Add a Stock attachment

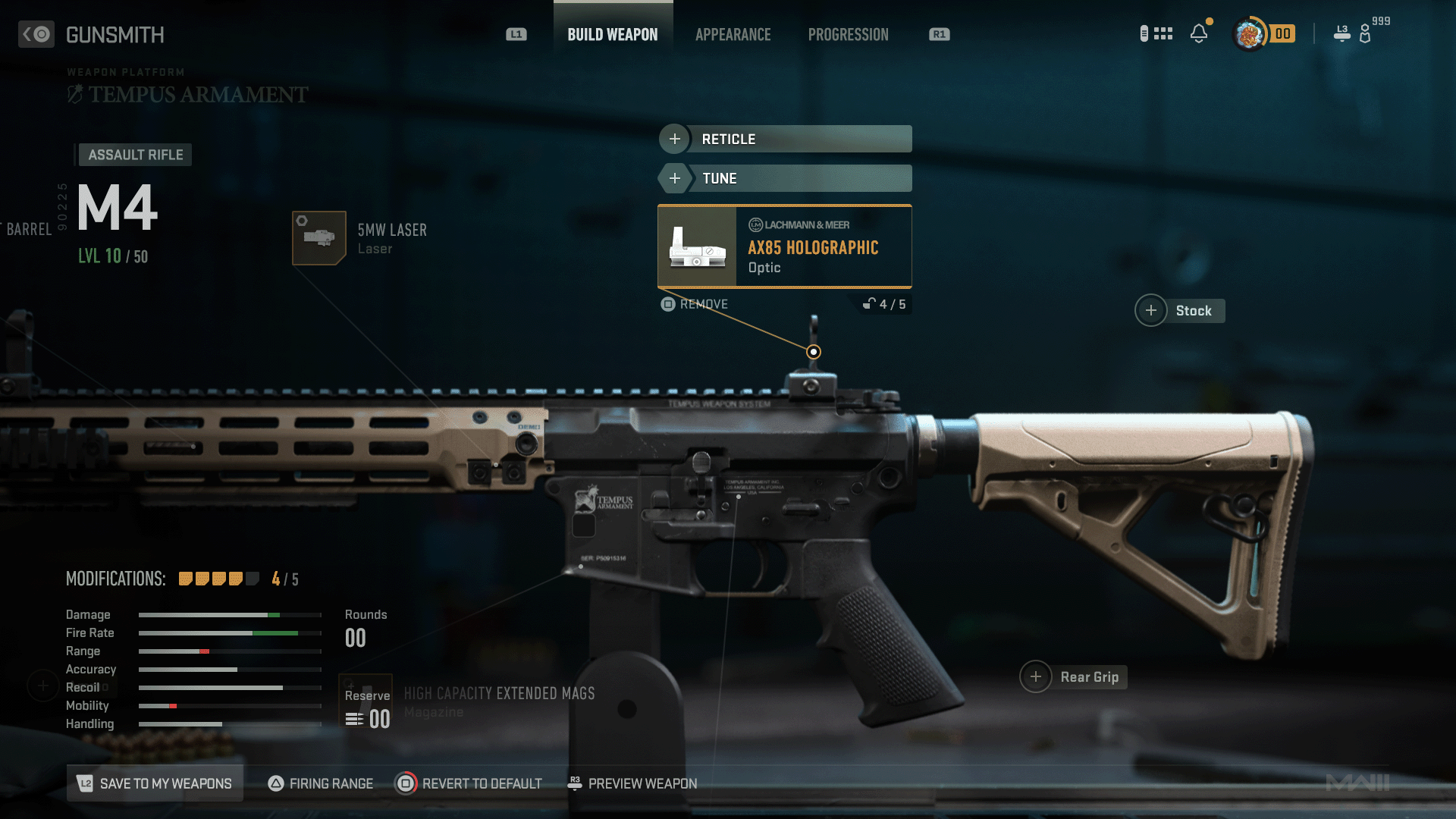[x=1180, y=310]
